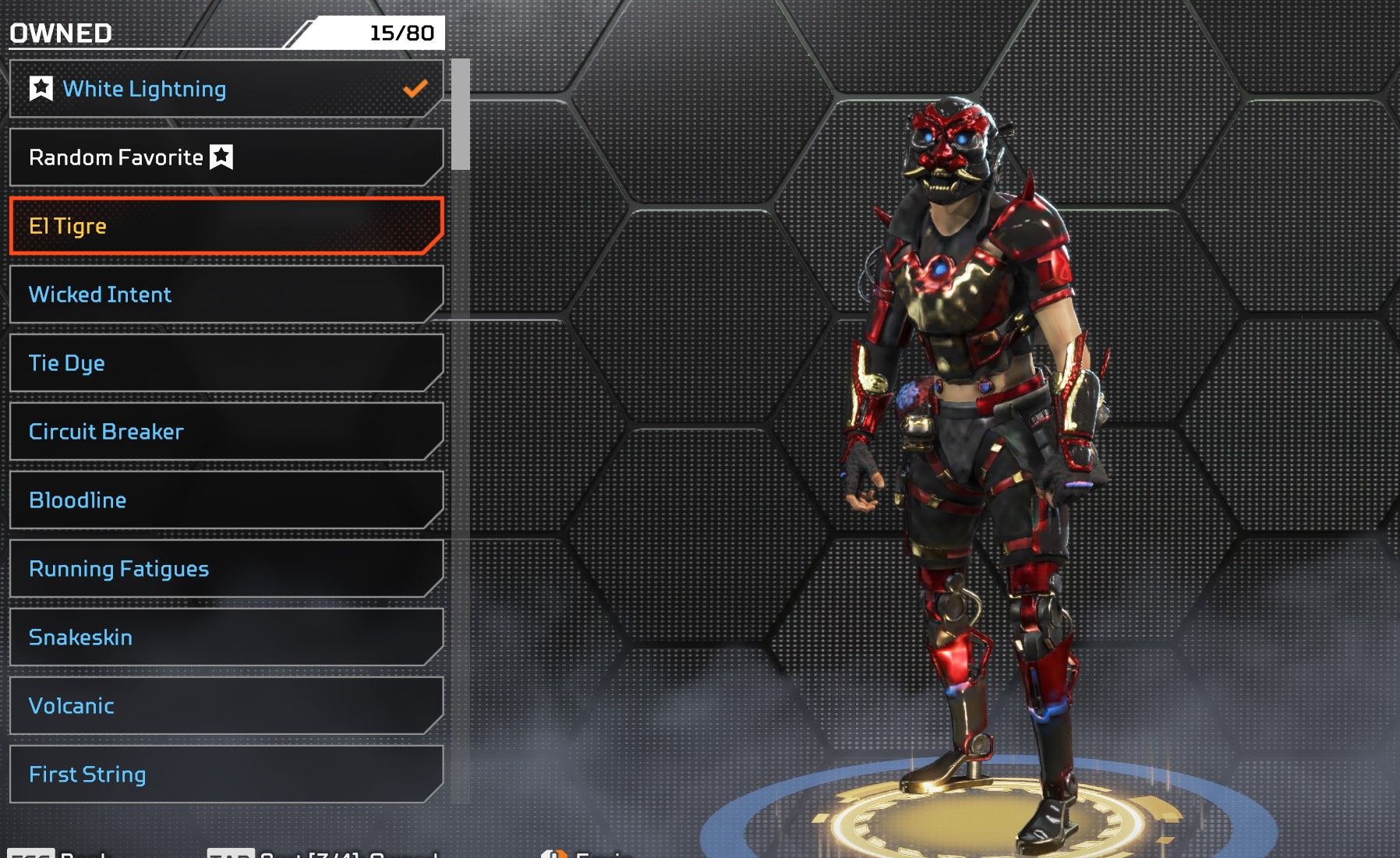Choose the Volcanic skin
The image size is (1400, 858).
(x=226, y=706)
